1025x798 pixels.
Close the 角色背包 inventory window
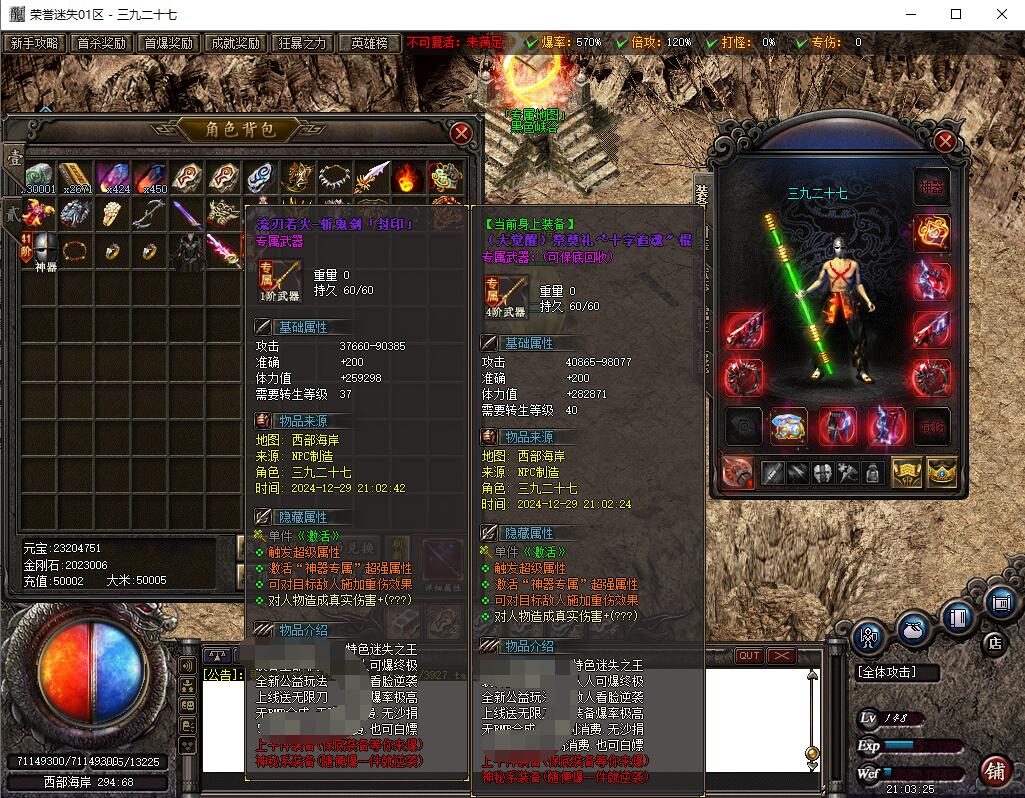click(x=461, y=133)
